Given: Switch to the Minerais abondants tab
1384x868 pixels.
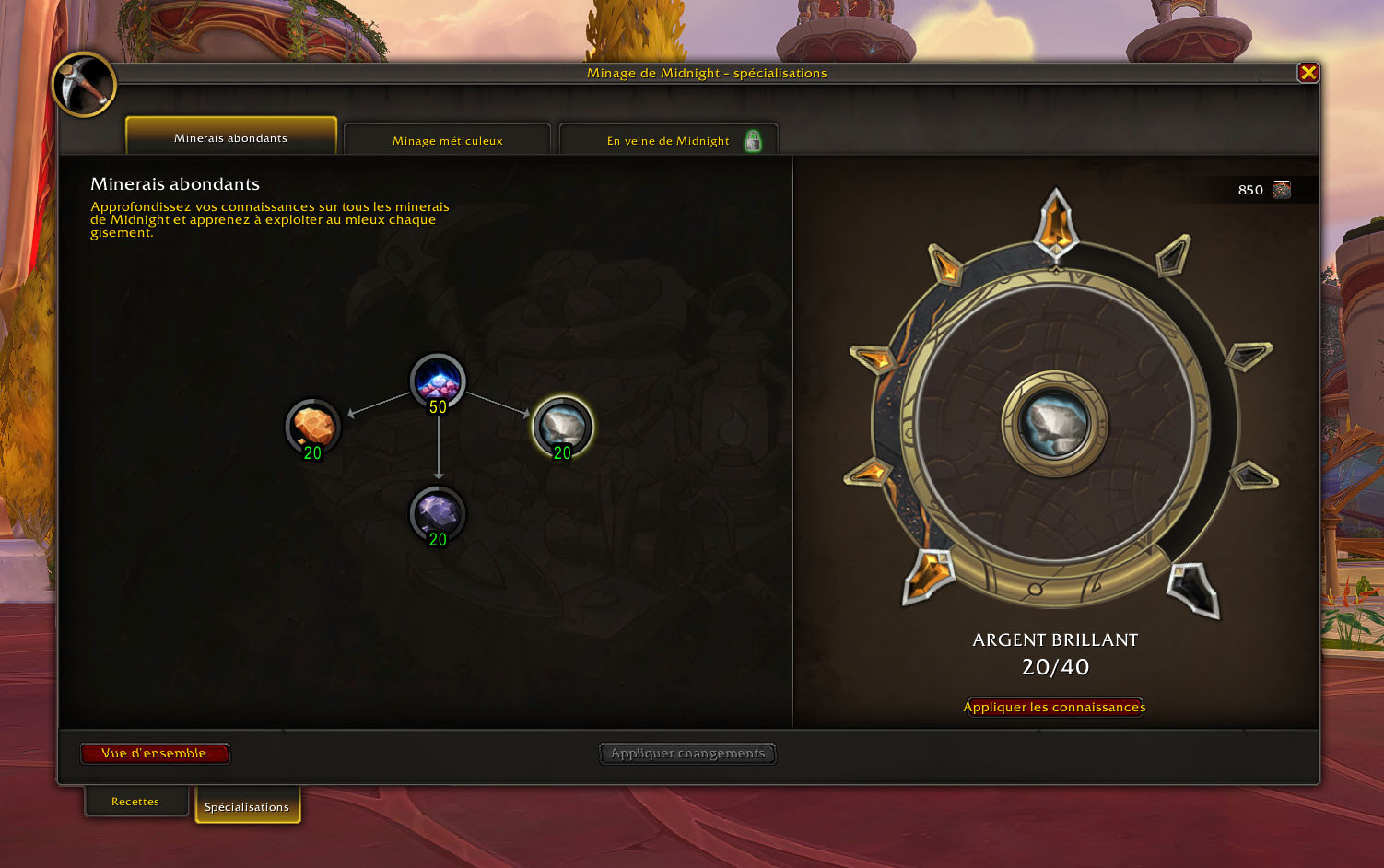Looking at the screenshot, I should [x=230, y=137].
